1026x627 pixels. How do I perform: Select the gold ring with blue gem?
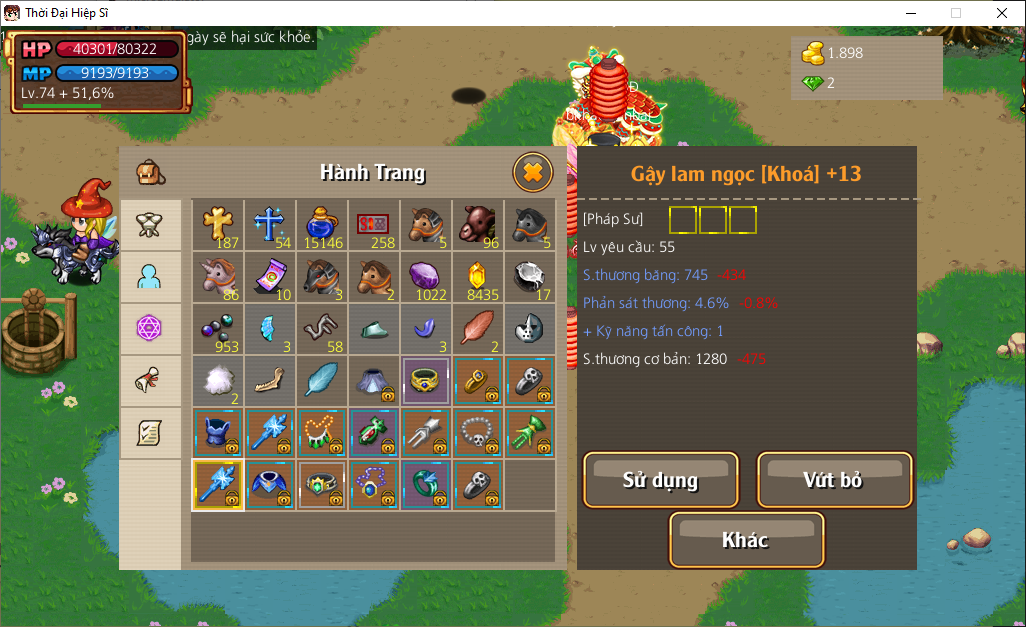tap(425, 381)
